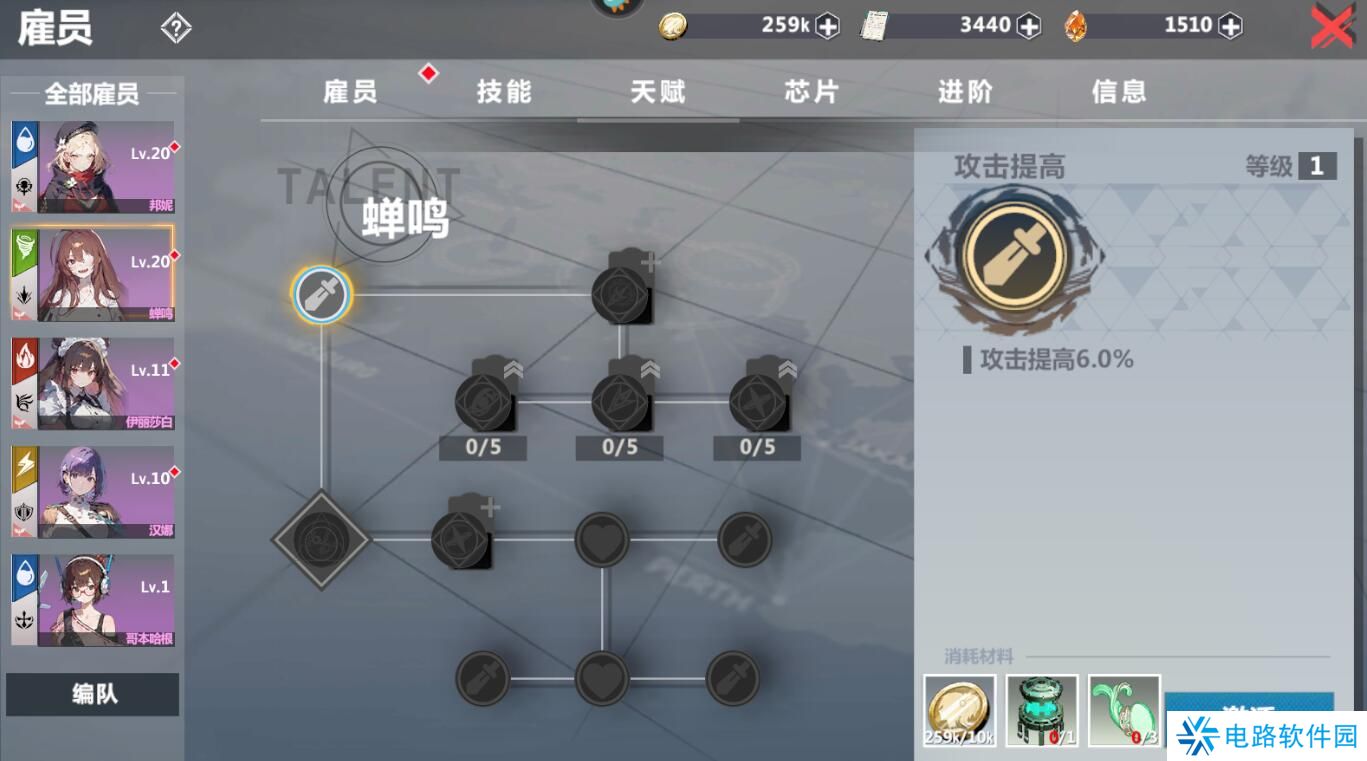Click the sword talent node in bottom row
The image size is (1367, 761).
pyautogui.click(x=482, y=678)
